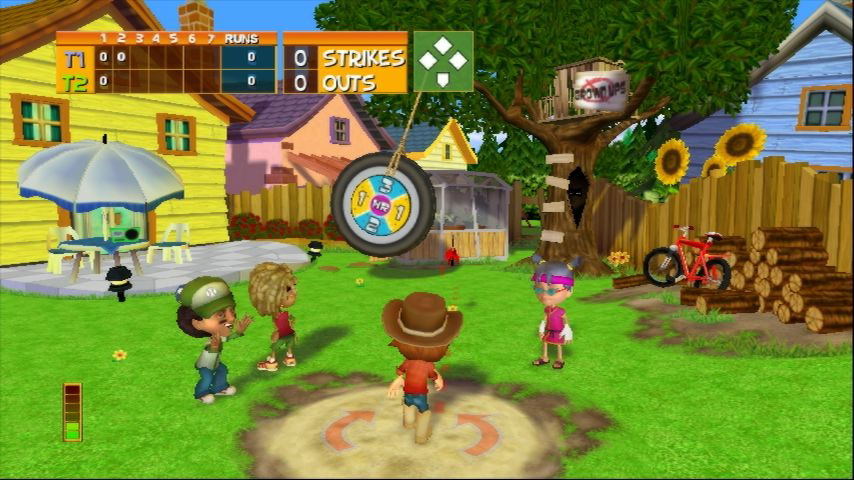The width and height of the screenshot is (854, 480).
Task: Select the right orange arrow on the mound
Action: (x=480, y=432)
